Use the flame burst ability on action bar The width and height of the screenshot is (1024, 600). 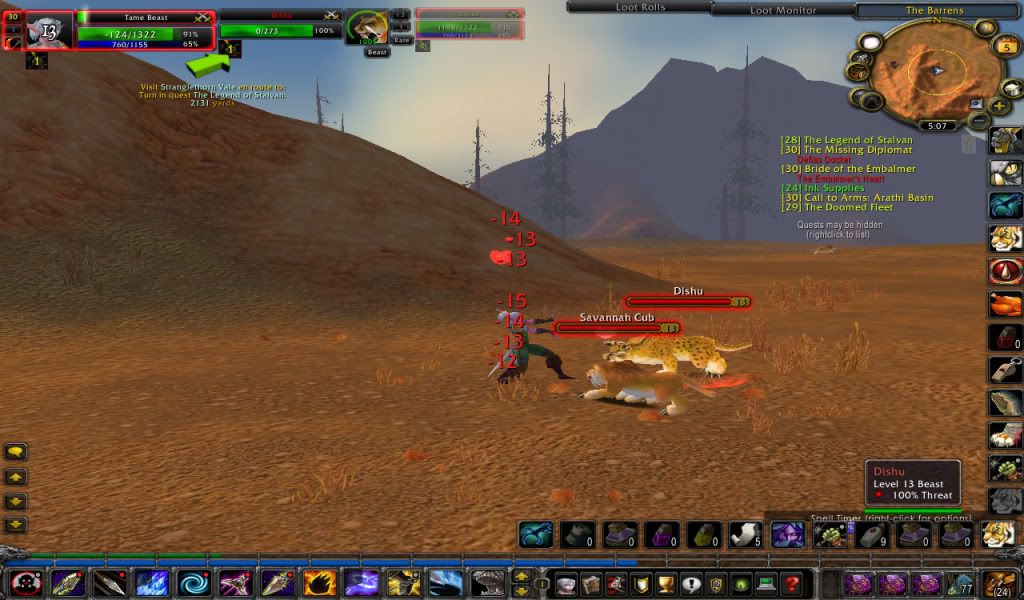(x=320, y=583)
